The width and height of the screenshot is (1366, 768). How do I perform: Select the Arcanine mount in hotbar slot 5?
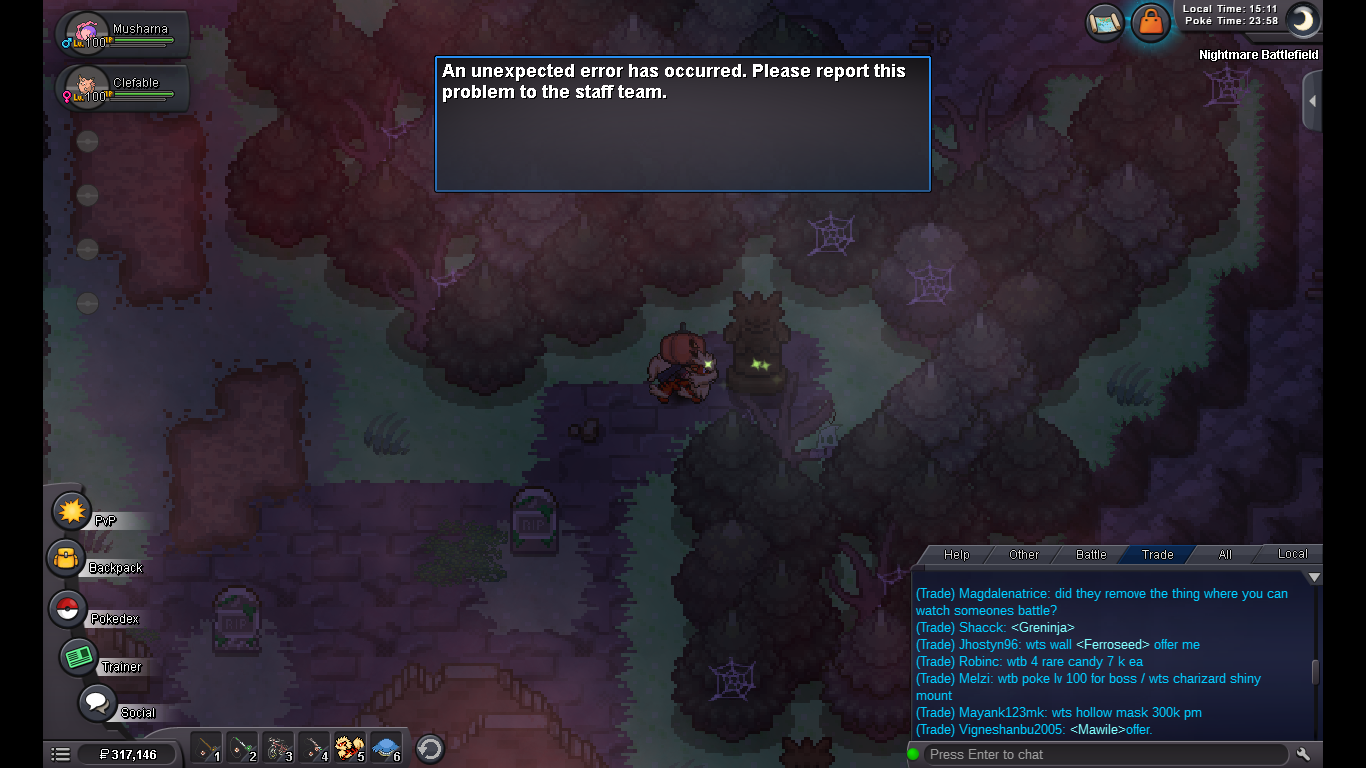tap(348, 747)
